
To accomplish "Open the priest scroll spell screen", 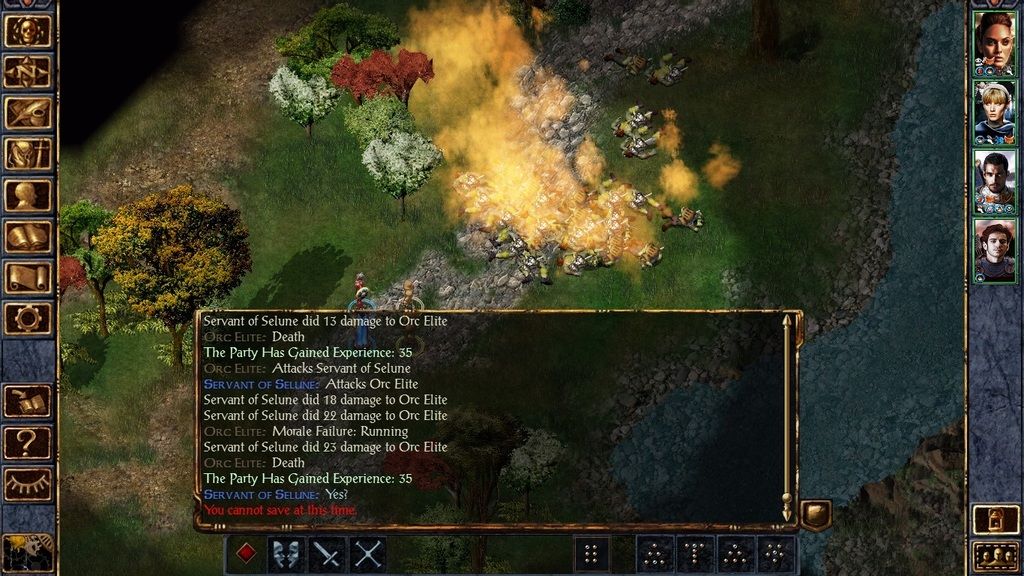I will 28,277.
